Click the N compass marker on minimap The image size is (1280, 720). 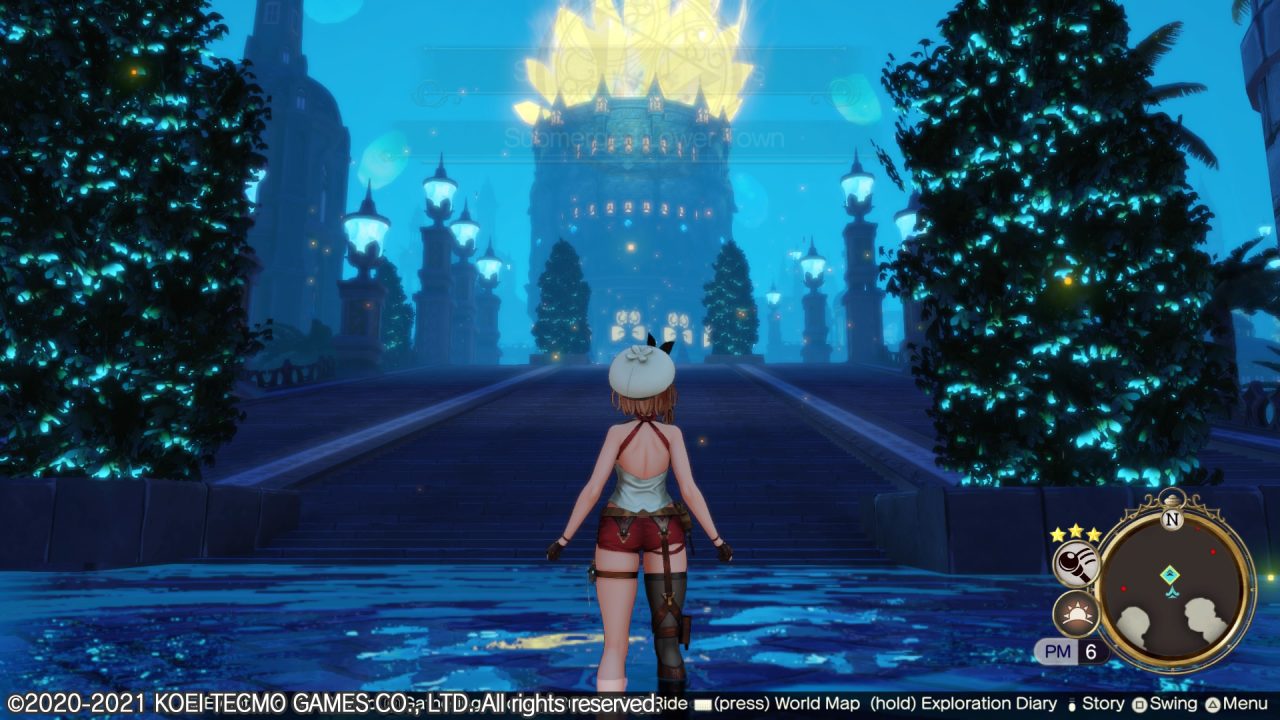1173,519
